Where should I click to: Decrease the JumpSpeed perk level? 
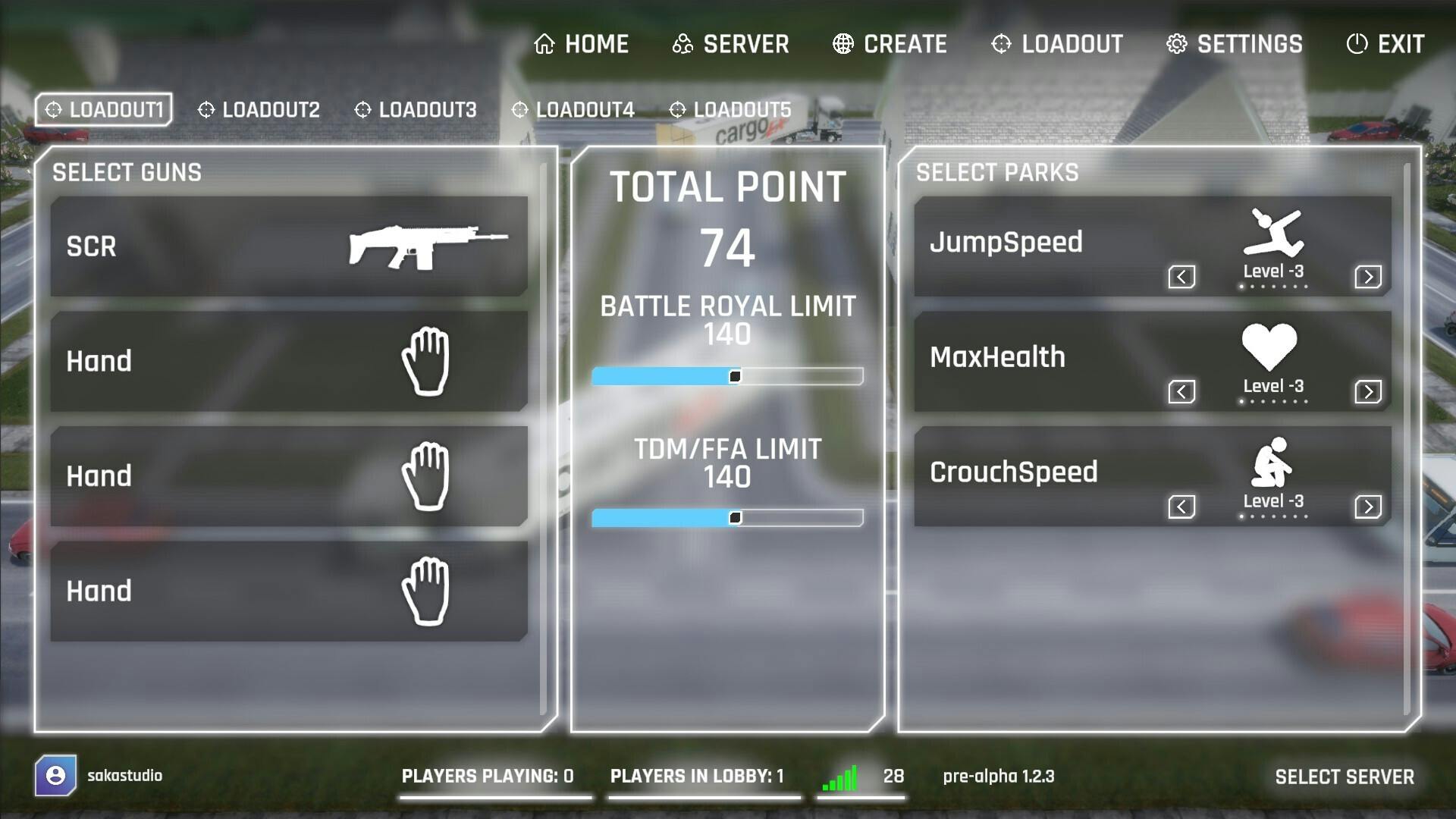[1181, 277]
